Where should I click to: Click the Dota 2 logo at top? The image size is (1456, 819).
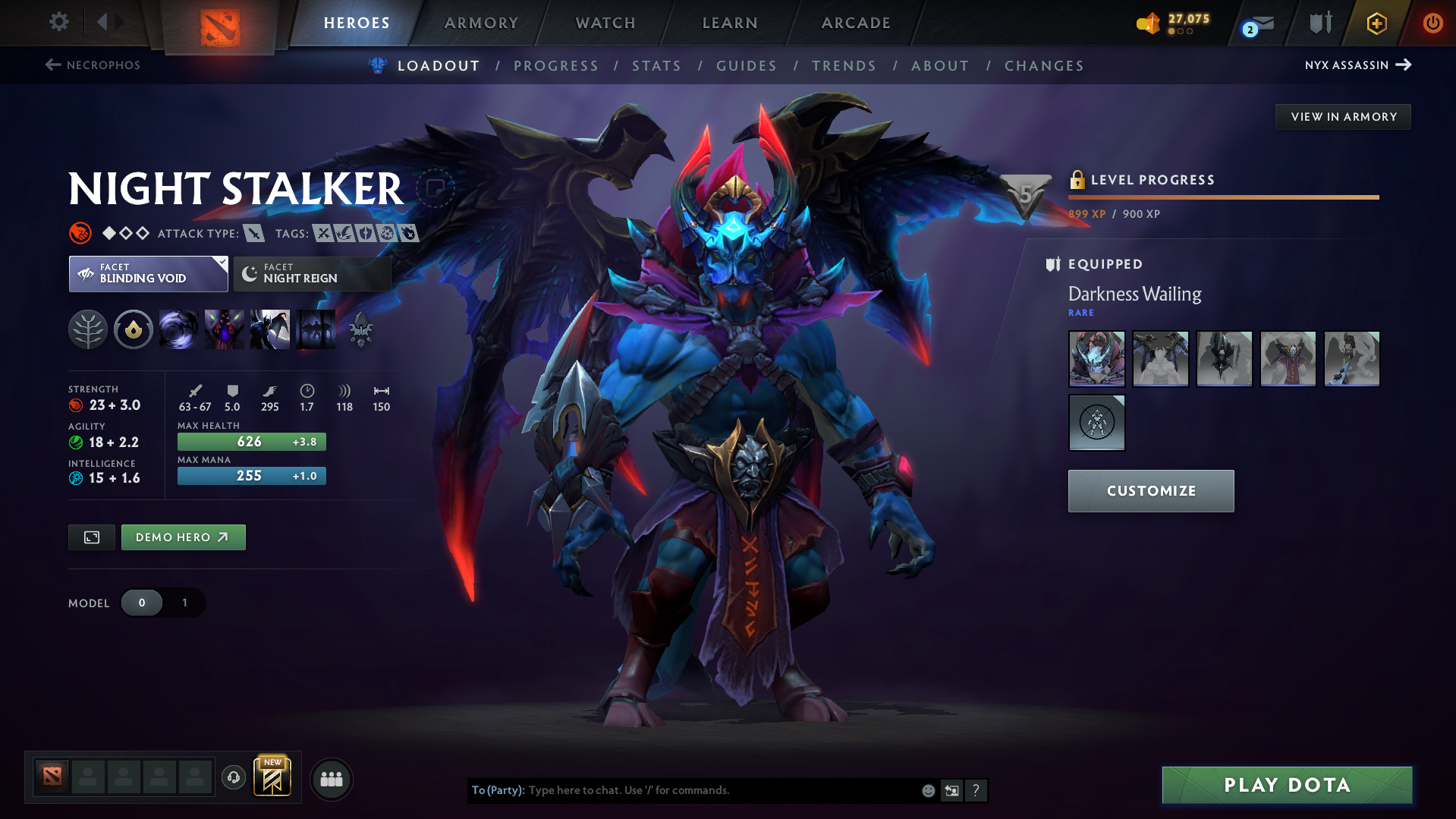[219, 23]
